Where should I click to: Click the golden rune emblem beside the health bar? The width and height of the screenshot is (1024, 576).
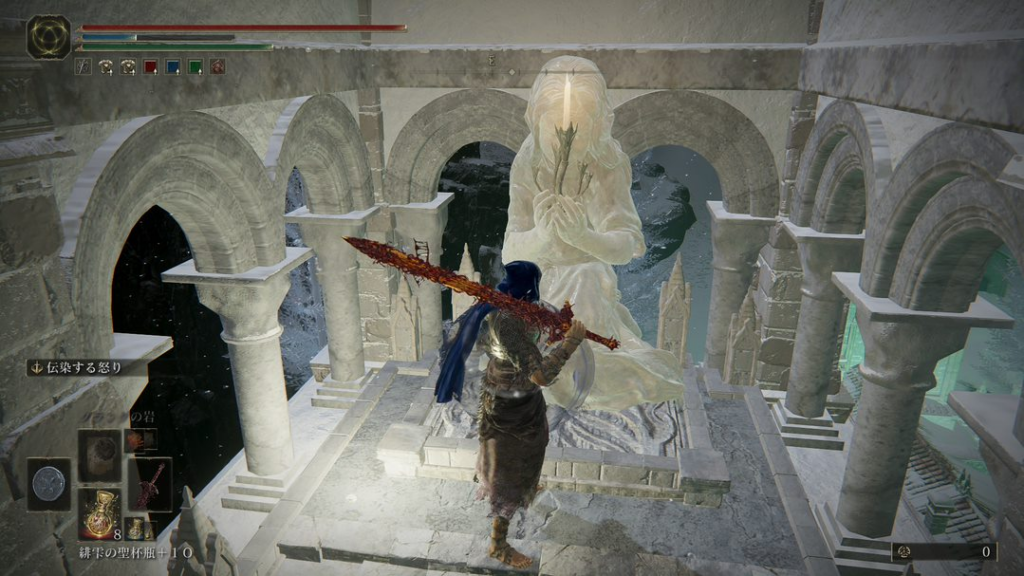pos(47,36)
